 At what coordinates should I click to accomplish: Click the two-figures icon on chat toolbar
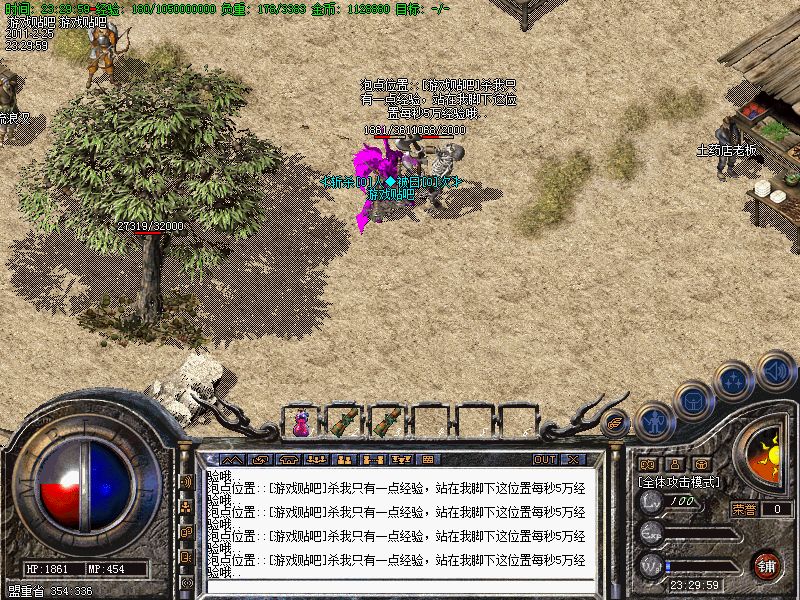pos(344,460)
